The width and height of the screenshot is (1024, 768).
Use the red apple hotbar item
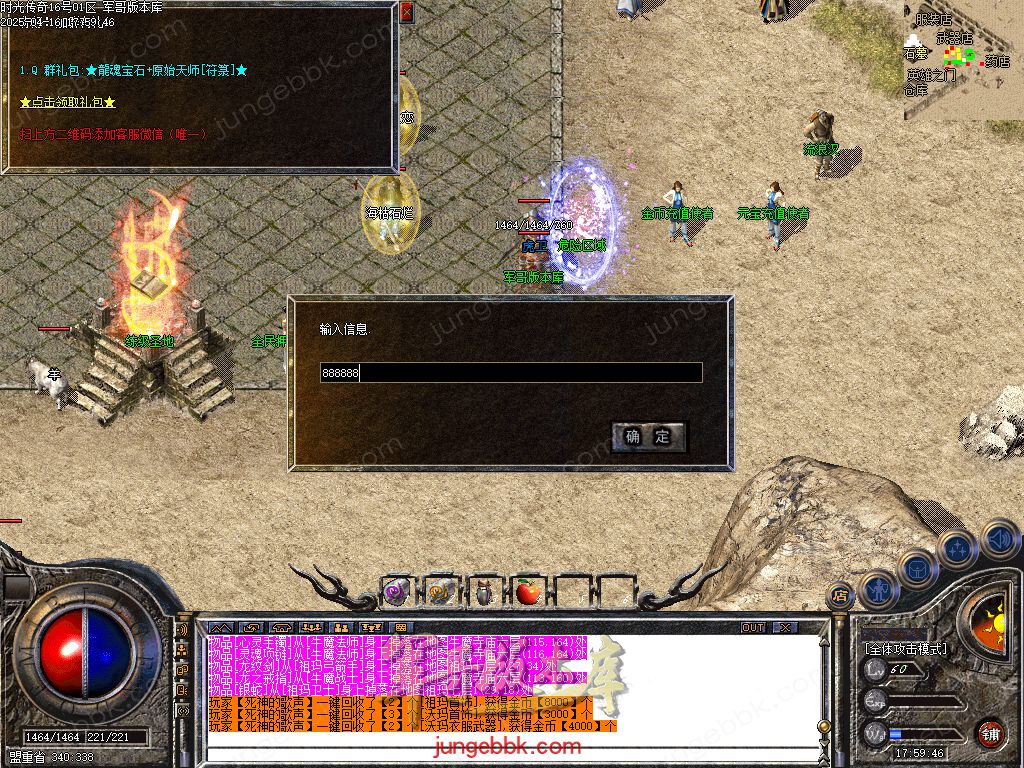point(528,593)
